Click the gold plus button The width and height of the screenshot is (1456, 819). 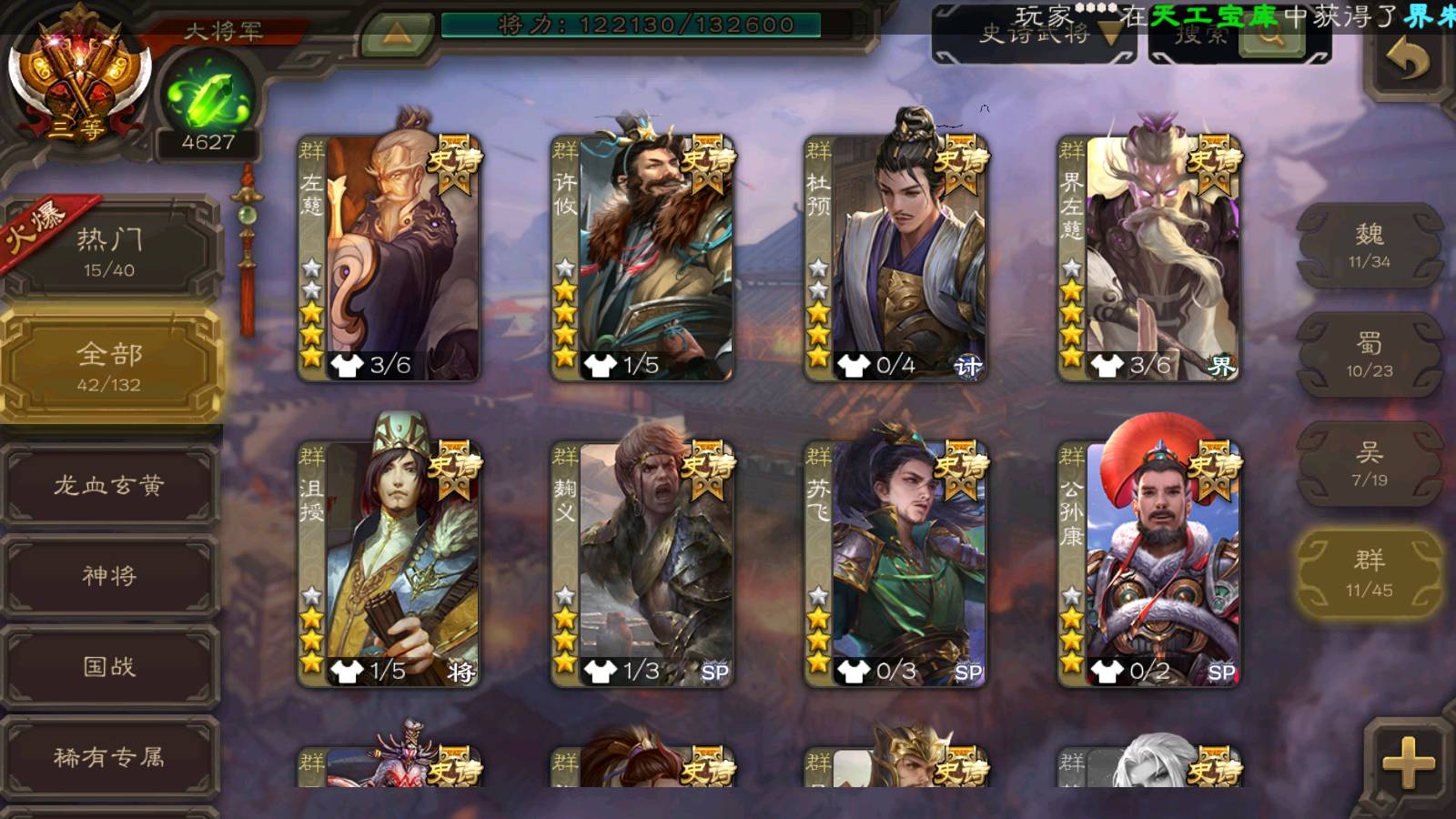[x=1407, y=763]
